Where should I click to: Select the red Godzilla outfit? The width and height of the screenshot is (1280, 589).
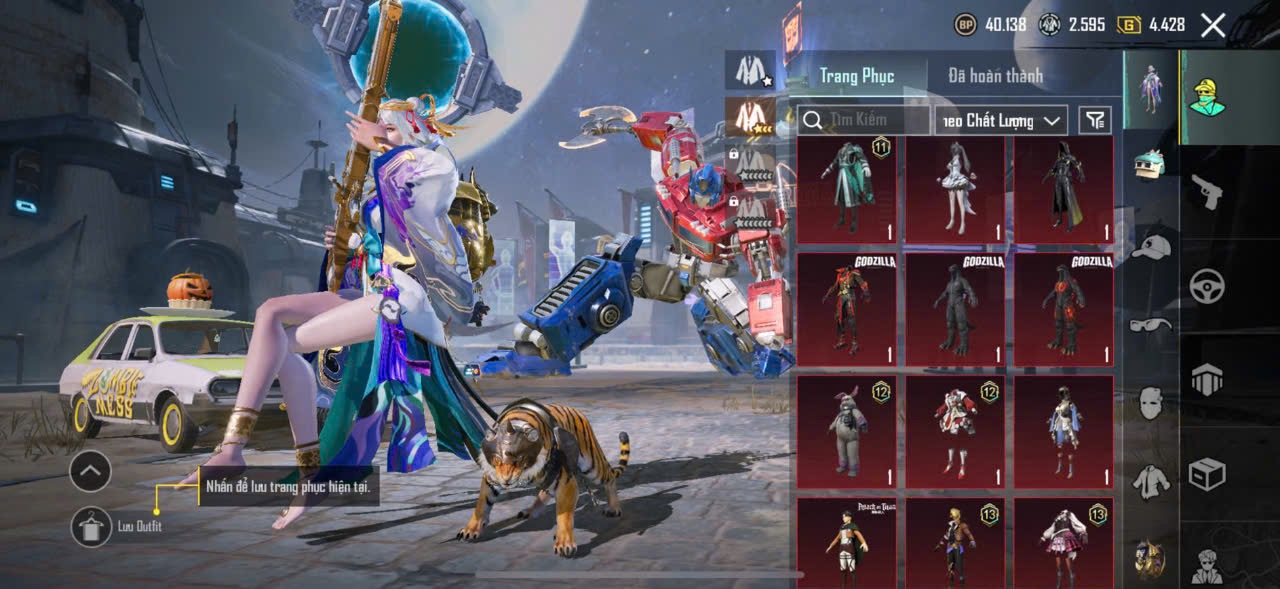[847, 308]
